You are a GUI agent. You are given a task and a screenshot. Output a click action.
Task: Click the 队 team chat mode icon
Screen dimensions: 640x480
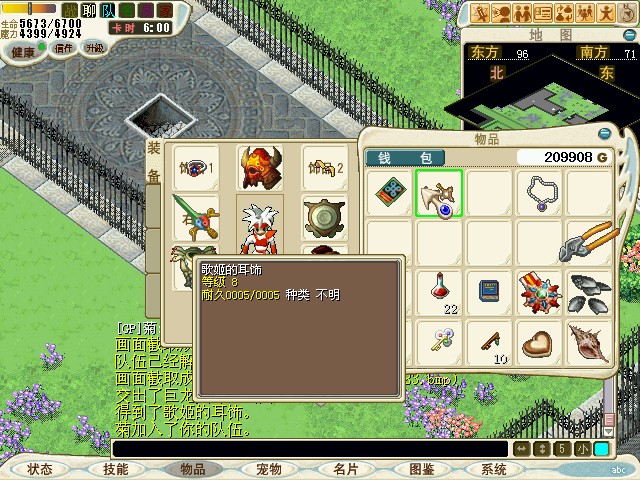(x=108, y=9)
